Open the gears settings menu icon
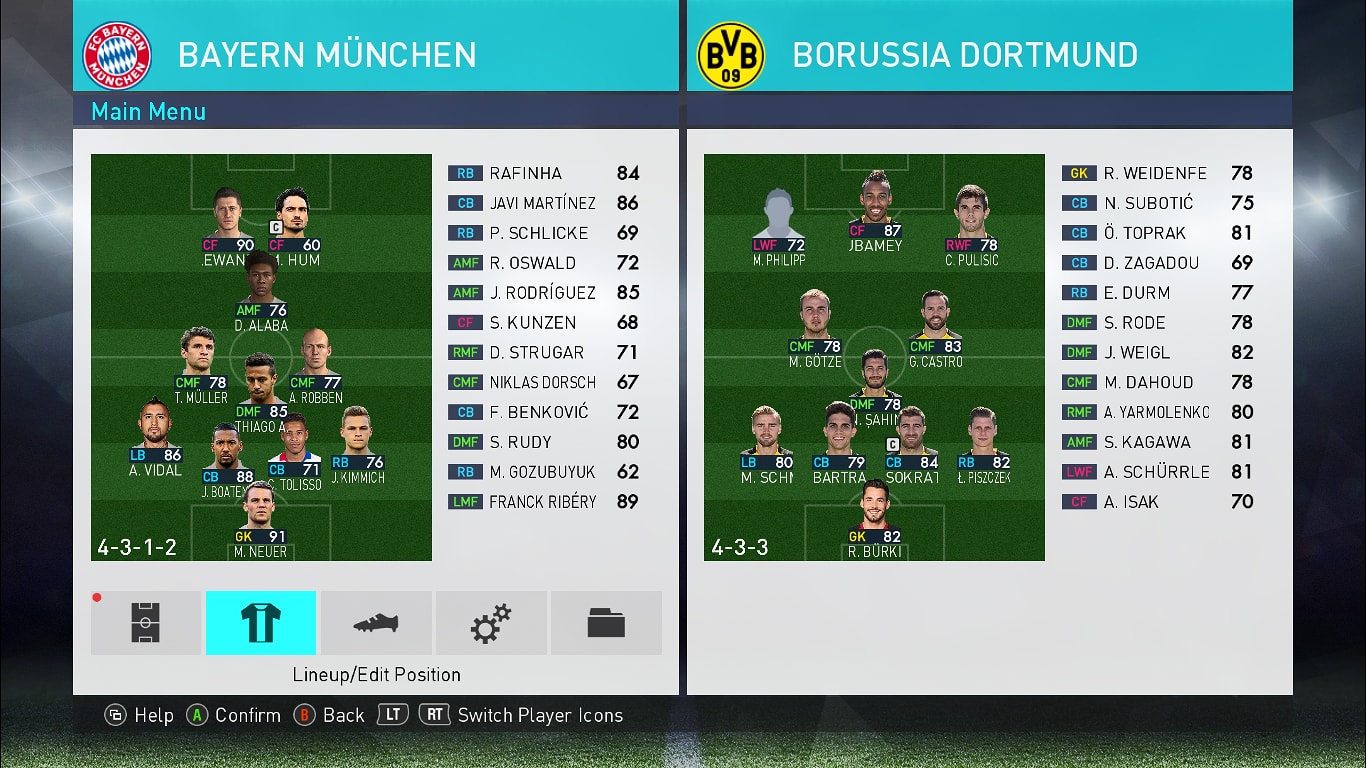Screen dimensions: 1366x768 (x=491, y=623)
